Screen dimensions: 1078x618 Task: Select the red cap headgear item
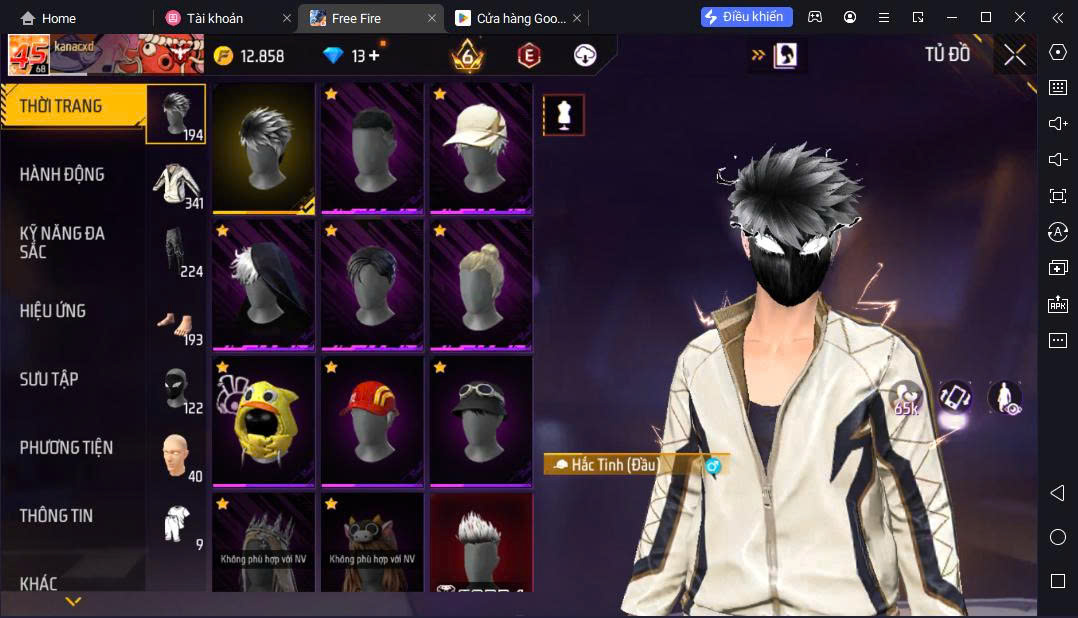pos(372,421)
